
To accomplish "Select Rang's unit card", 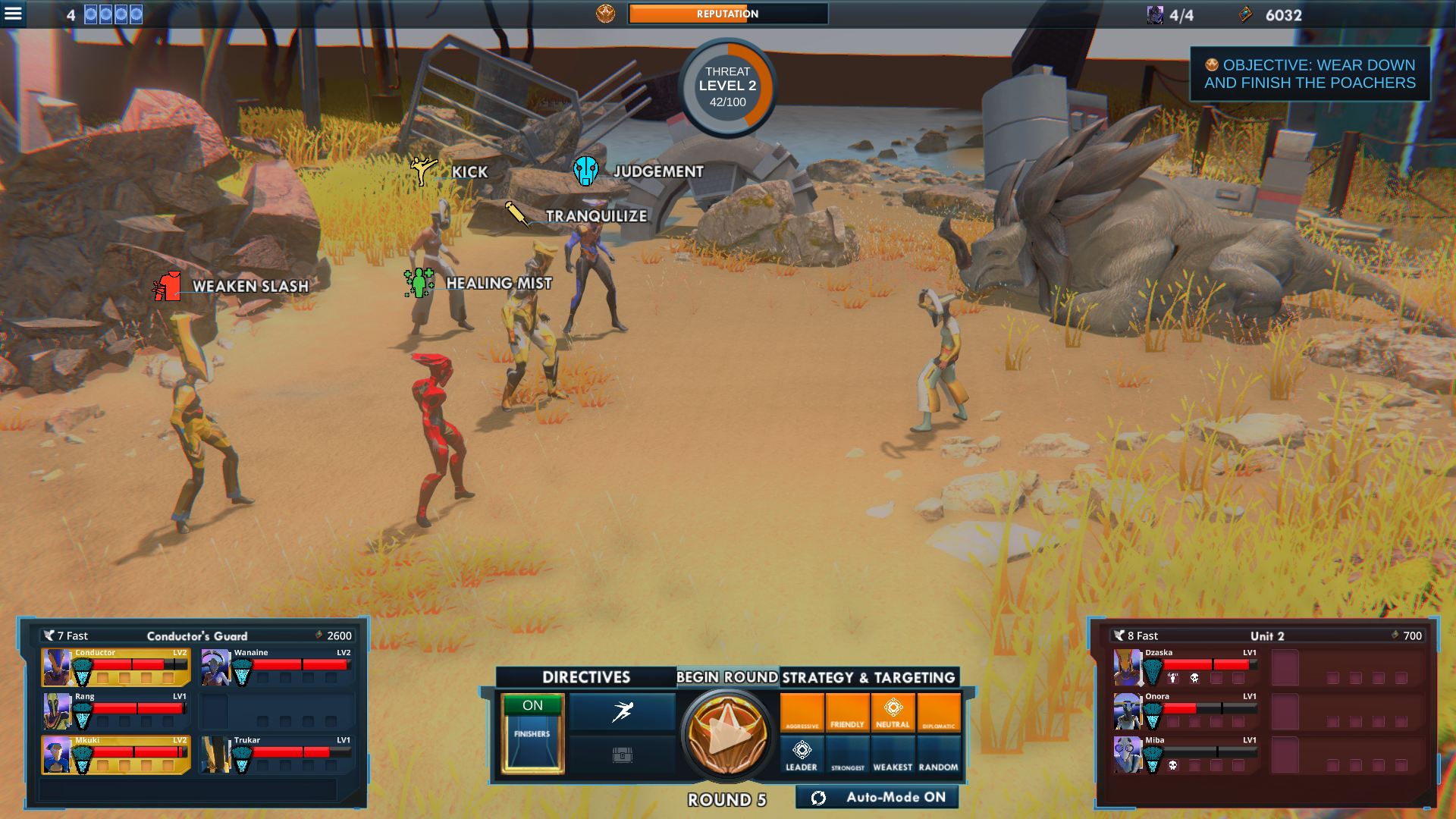I will click(x=116, y=711).
